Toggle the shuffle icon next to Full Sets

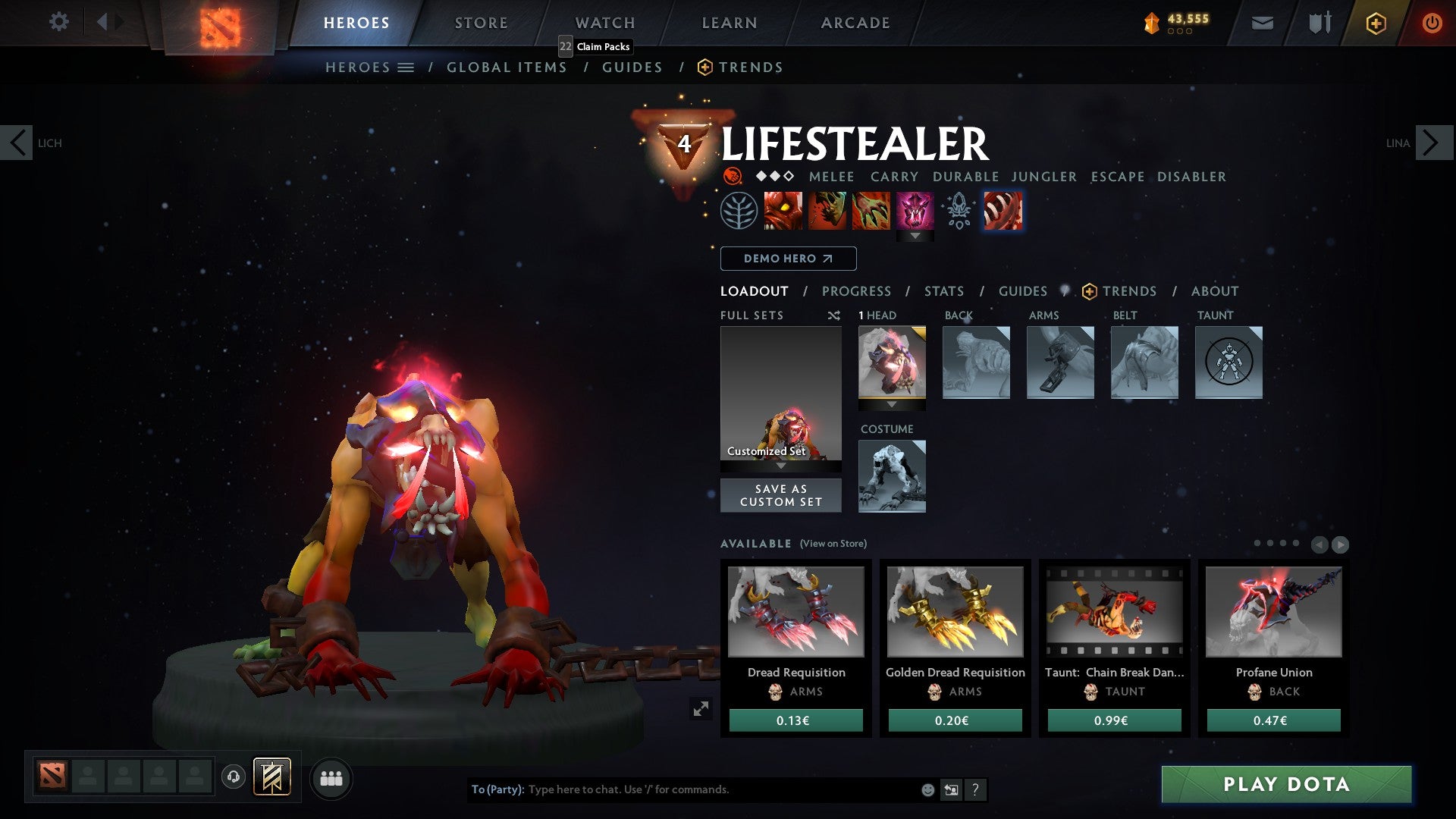tap(834, 315)
